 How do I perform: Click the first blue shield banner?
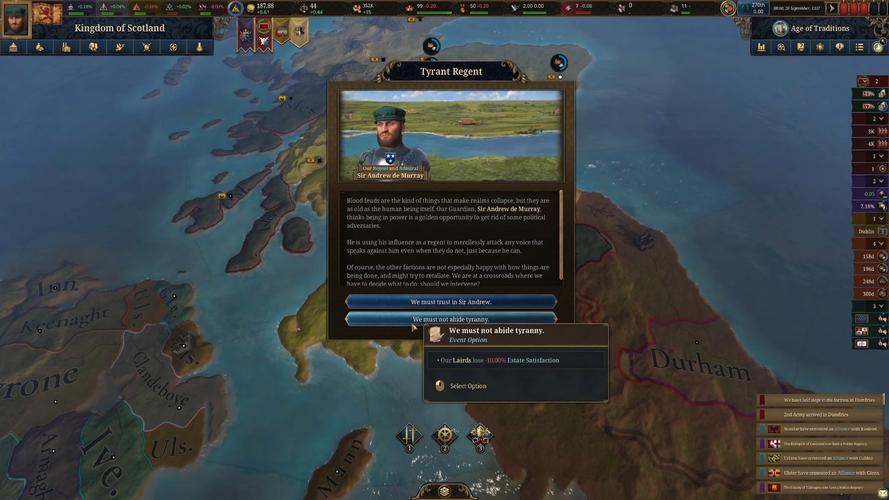[x=245, y=33]
